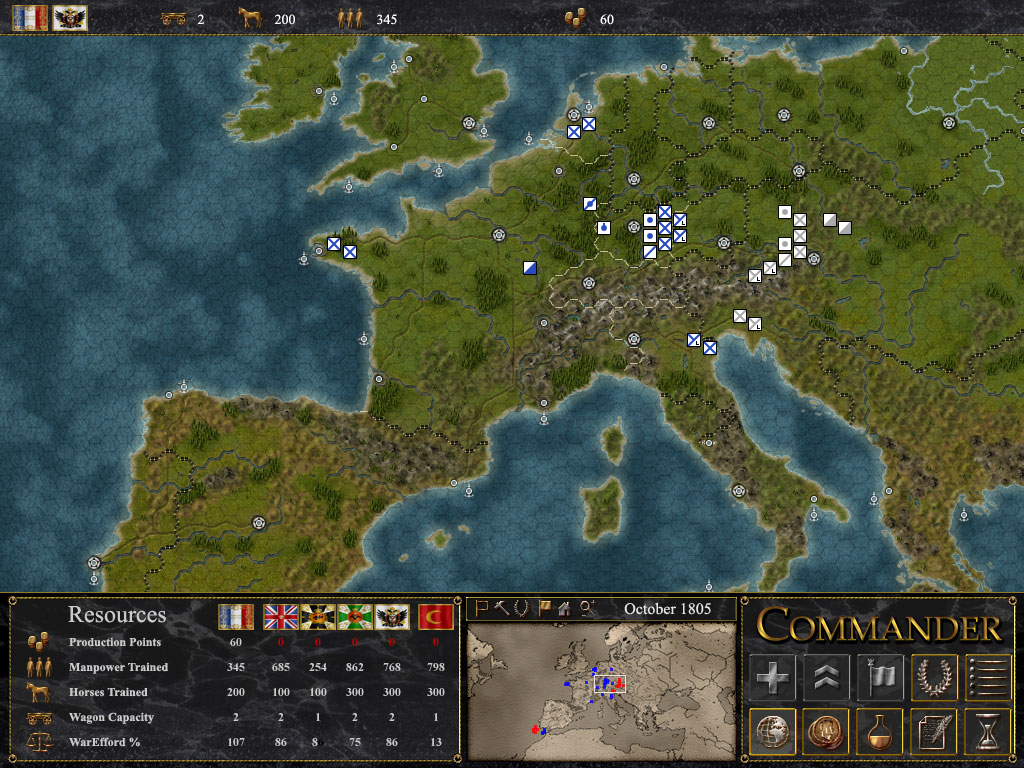Toggle the hammer icon above the minimap

point(501,607)
